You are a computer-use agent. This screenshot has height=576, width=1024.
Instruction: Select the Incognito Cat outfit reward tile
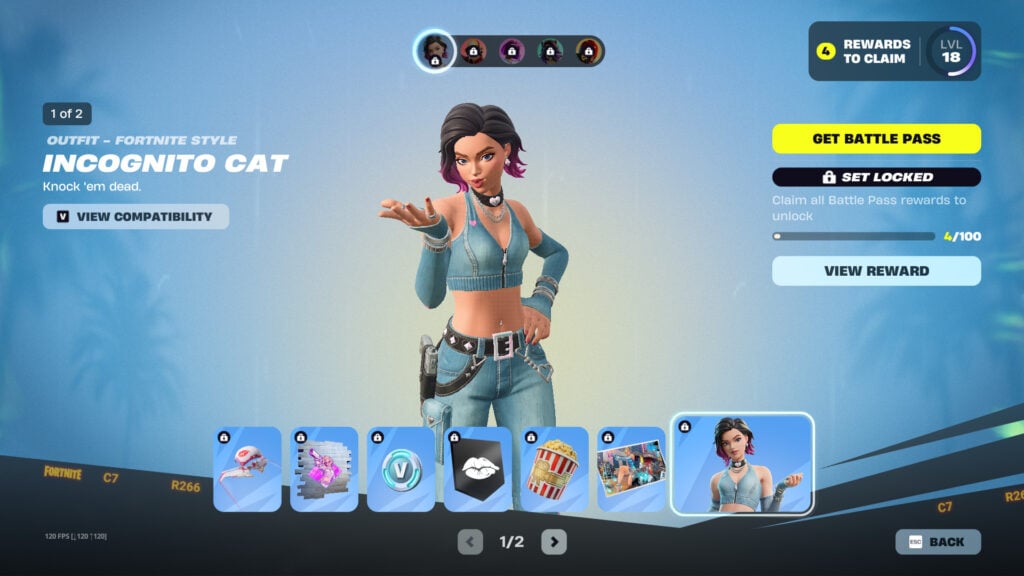click(x=742, y=464)
